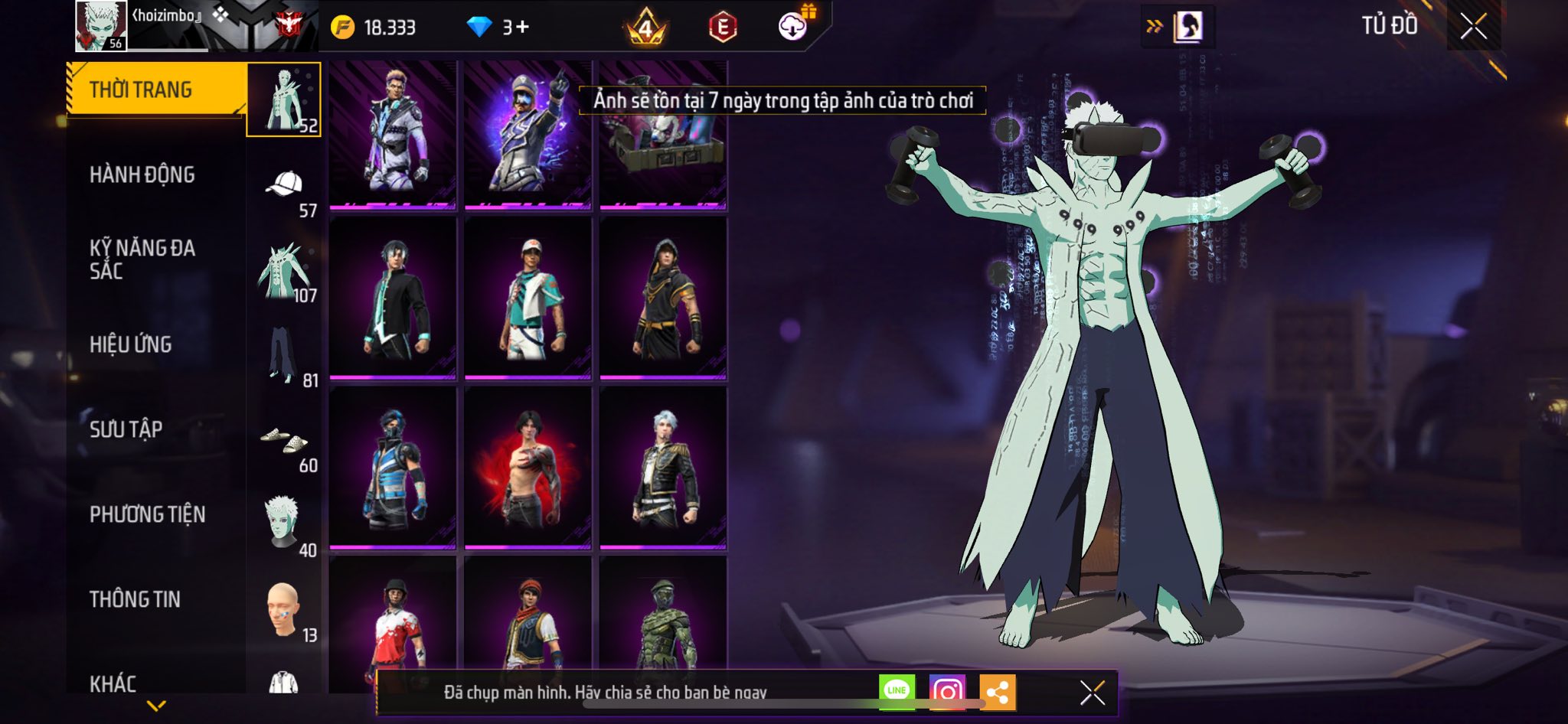Add diamonds with the plus button
1568x724 pixels.
(x=522, y=28)
